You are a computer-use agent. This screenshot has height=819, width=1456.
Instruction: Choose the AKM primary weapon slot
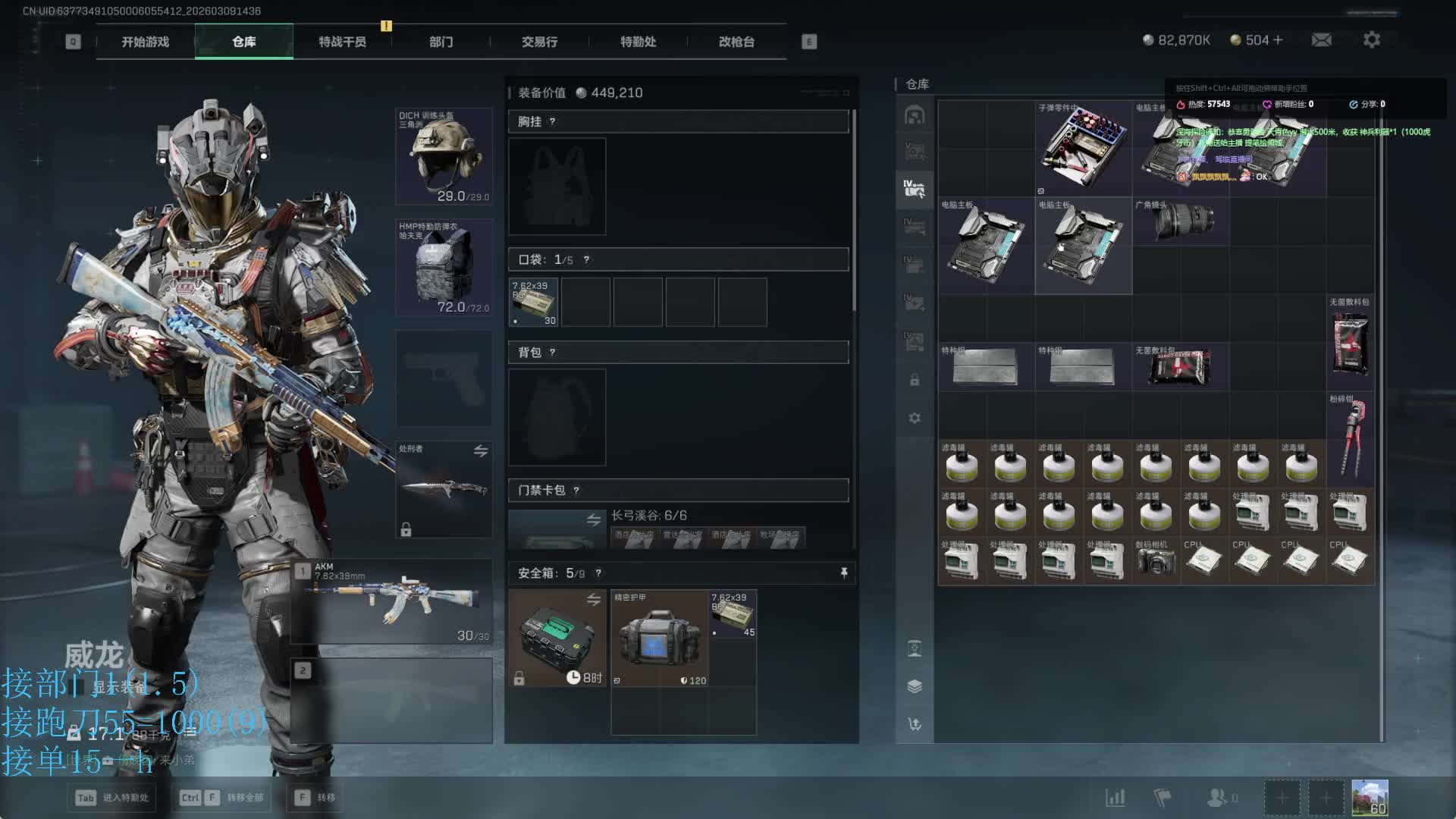pos(394,601)
